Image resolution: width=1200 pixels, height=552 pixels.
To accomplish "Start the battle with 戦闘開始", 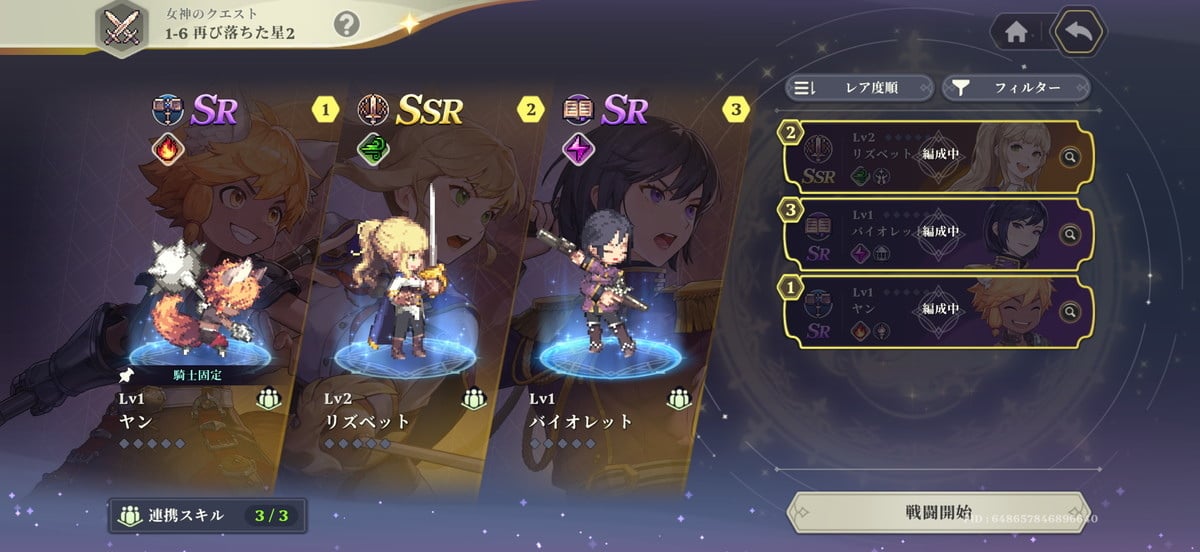I will pyautogui.click(x=937, y=513).
